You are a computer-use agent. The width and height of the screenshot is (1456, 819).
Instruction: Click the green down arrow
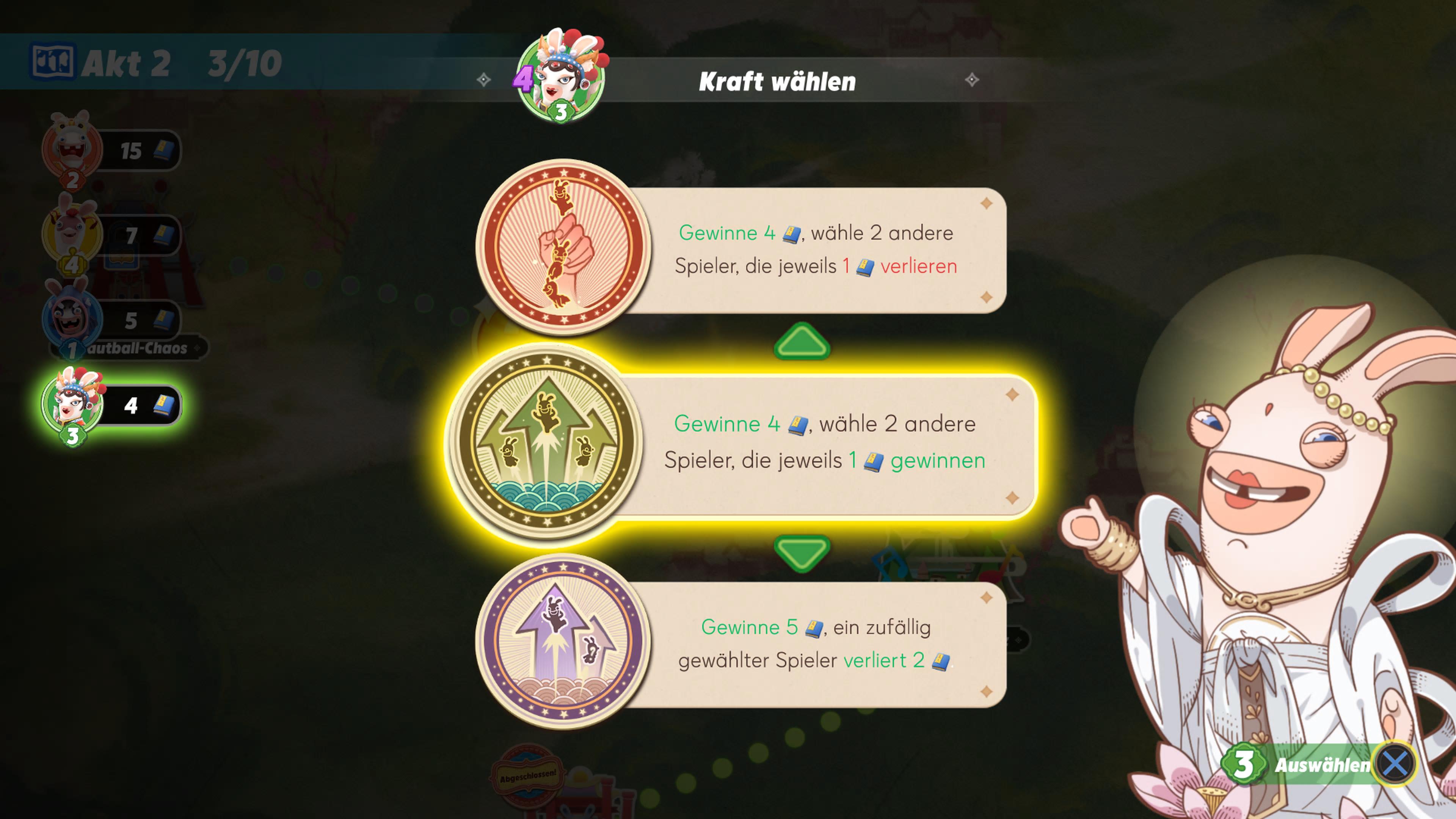(802, 552)
